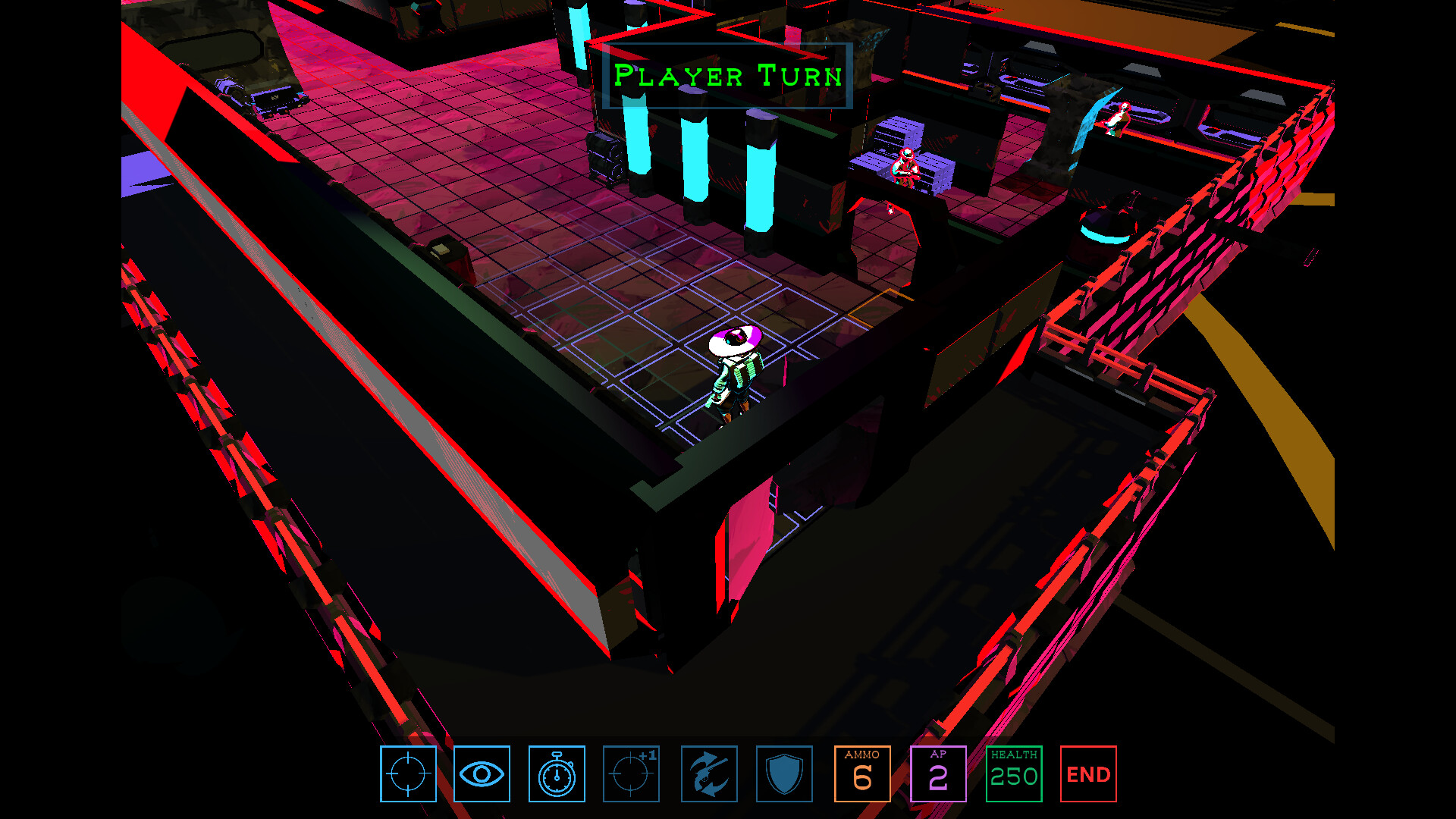Click the purple AP counter showing 2

point(939,774)
